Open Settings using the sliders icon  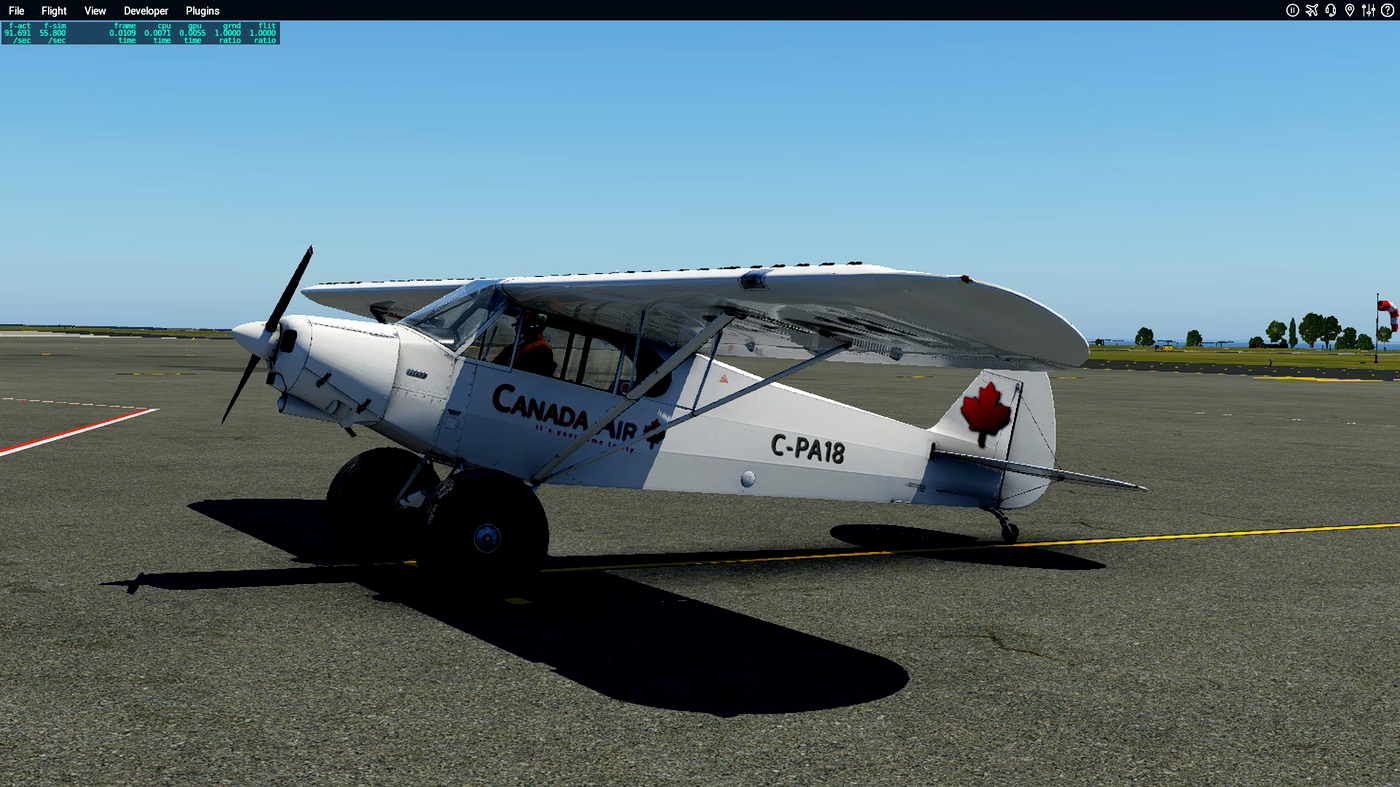[x=1368, y=10]
